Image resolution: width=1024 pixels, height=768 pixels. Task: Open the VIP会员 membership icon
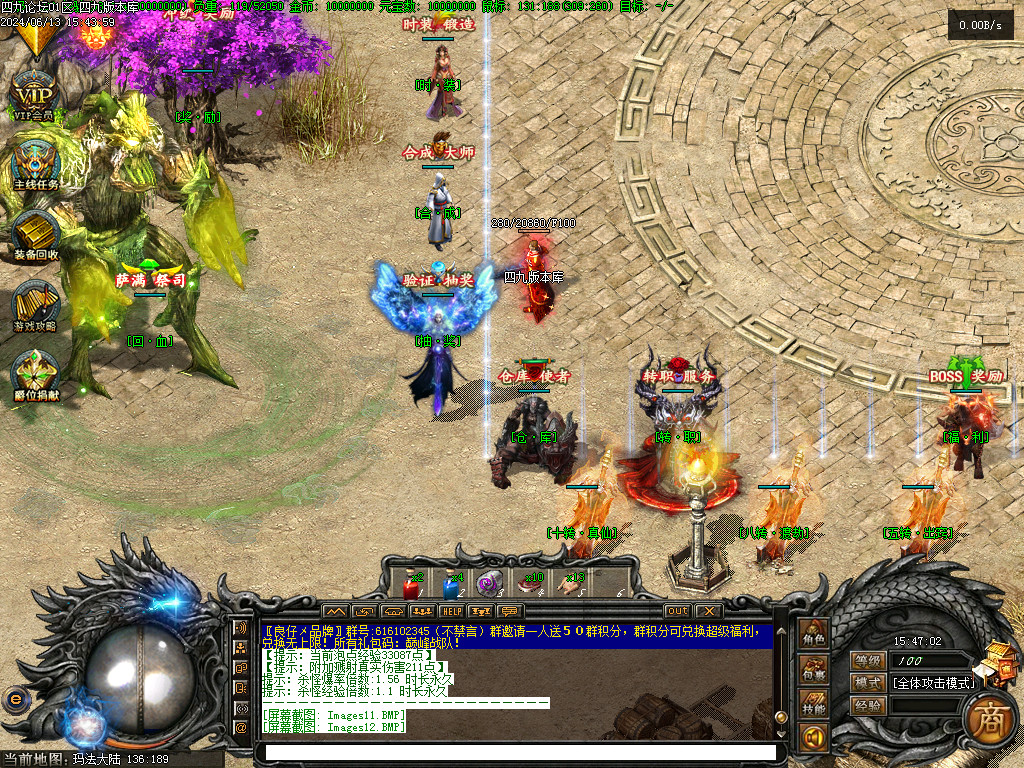pos(36,95)
